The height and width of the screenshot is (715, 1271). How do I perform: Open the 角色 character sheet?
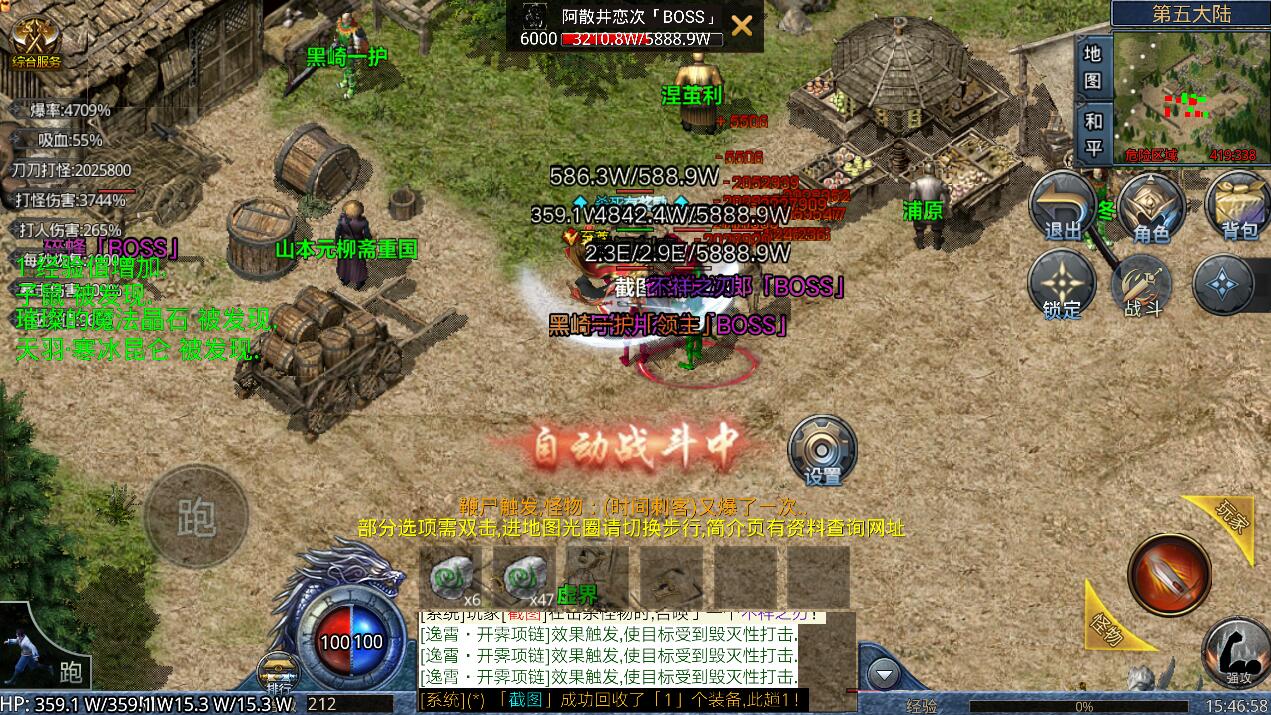pyautogui.click(x=1151, y=208)
